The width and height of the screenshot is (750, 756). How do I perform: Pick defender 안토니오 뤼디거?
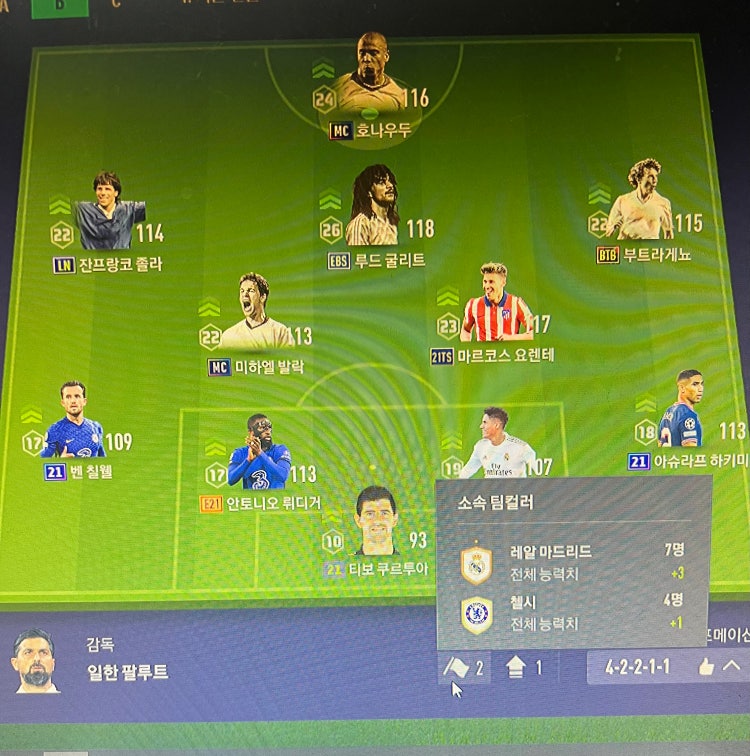pos(259,456)
